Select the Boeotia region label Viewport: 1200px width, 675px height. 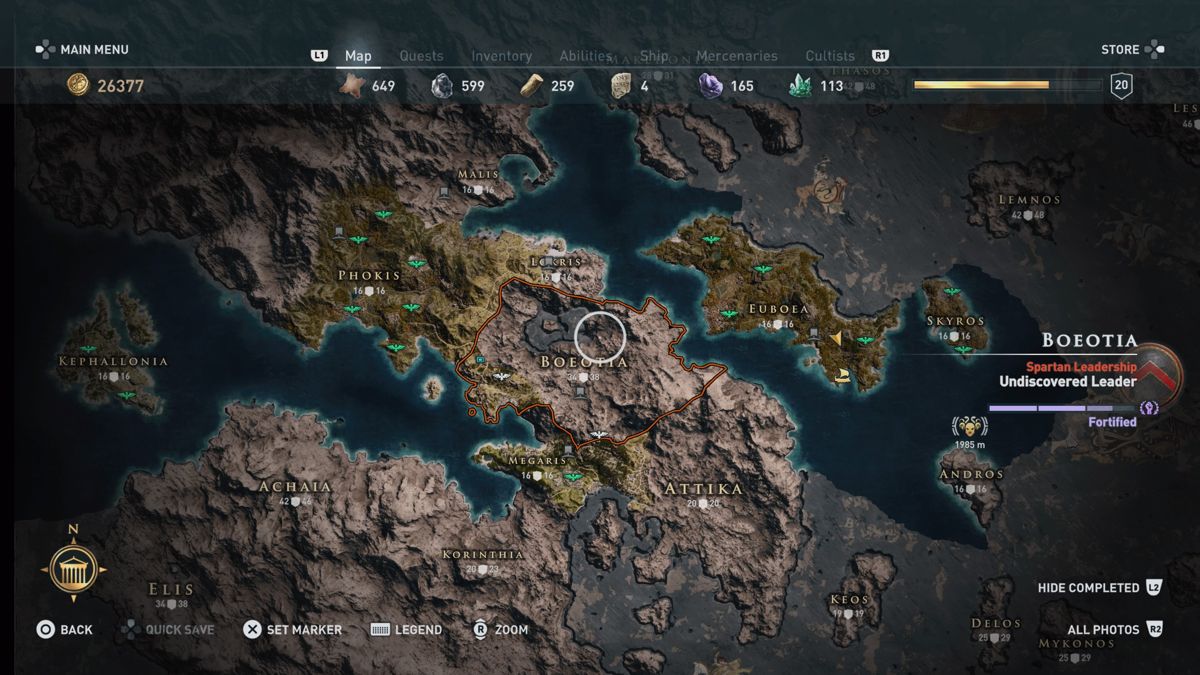[584, 361]
